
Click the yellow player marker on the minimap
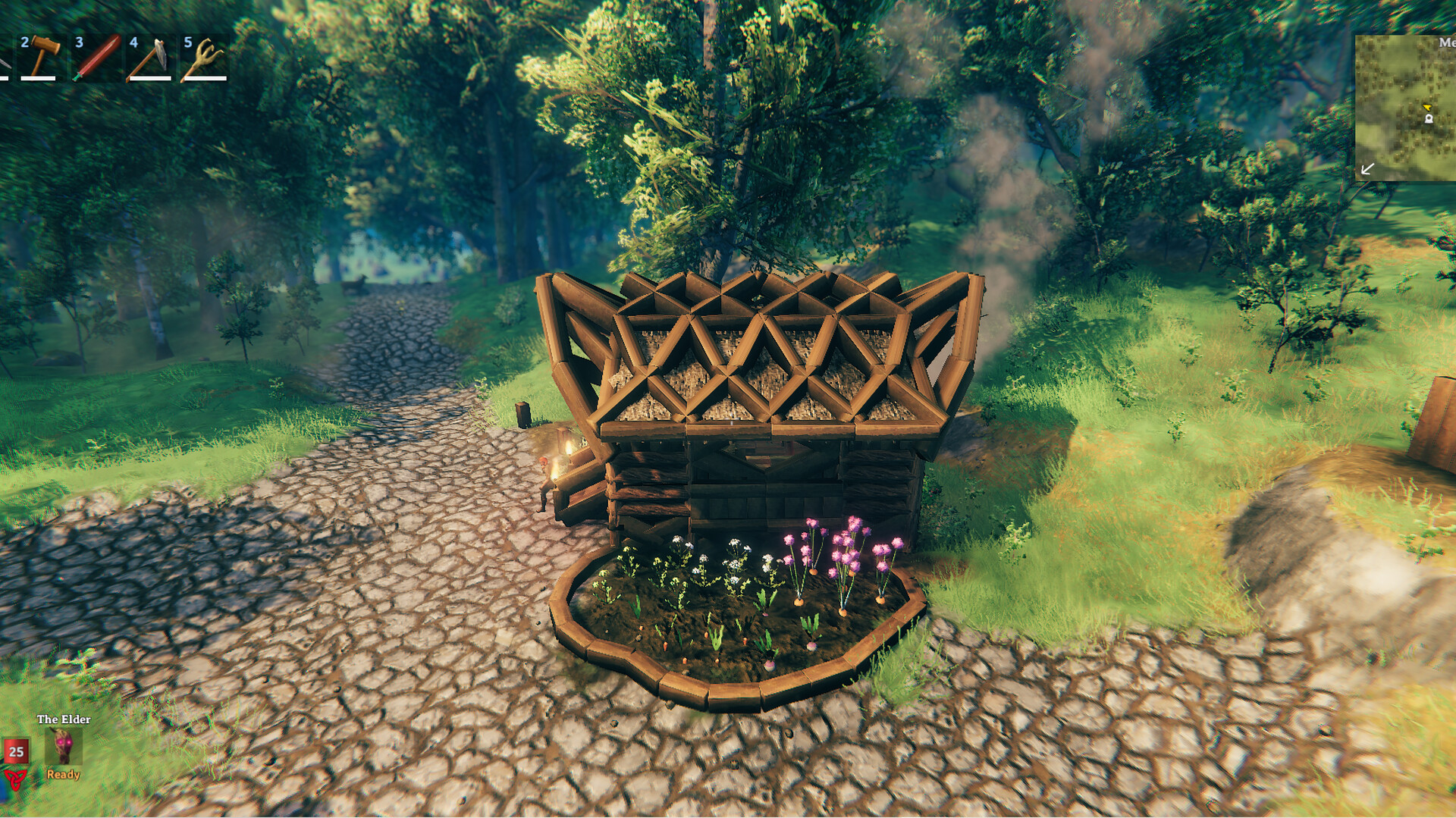coord(1428,107)
